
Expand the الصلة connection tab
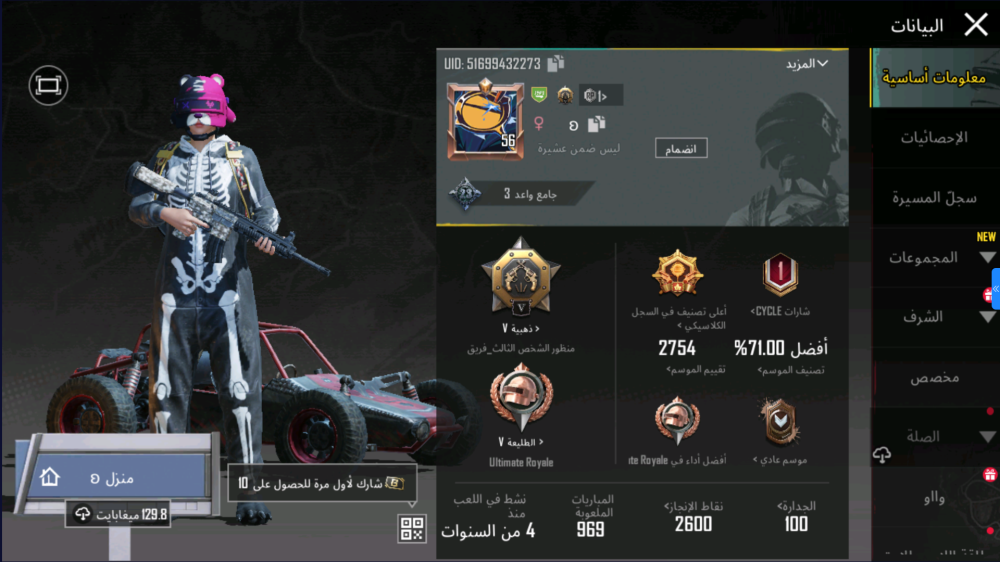tap(934, 437)
